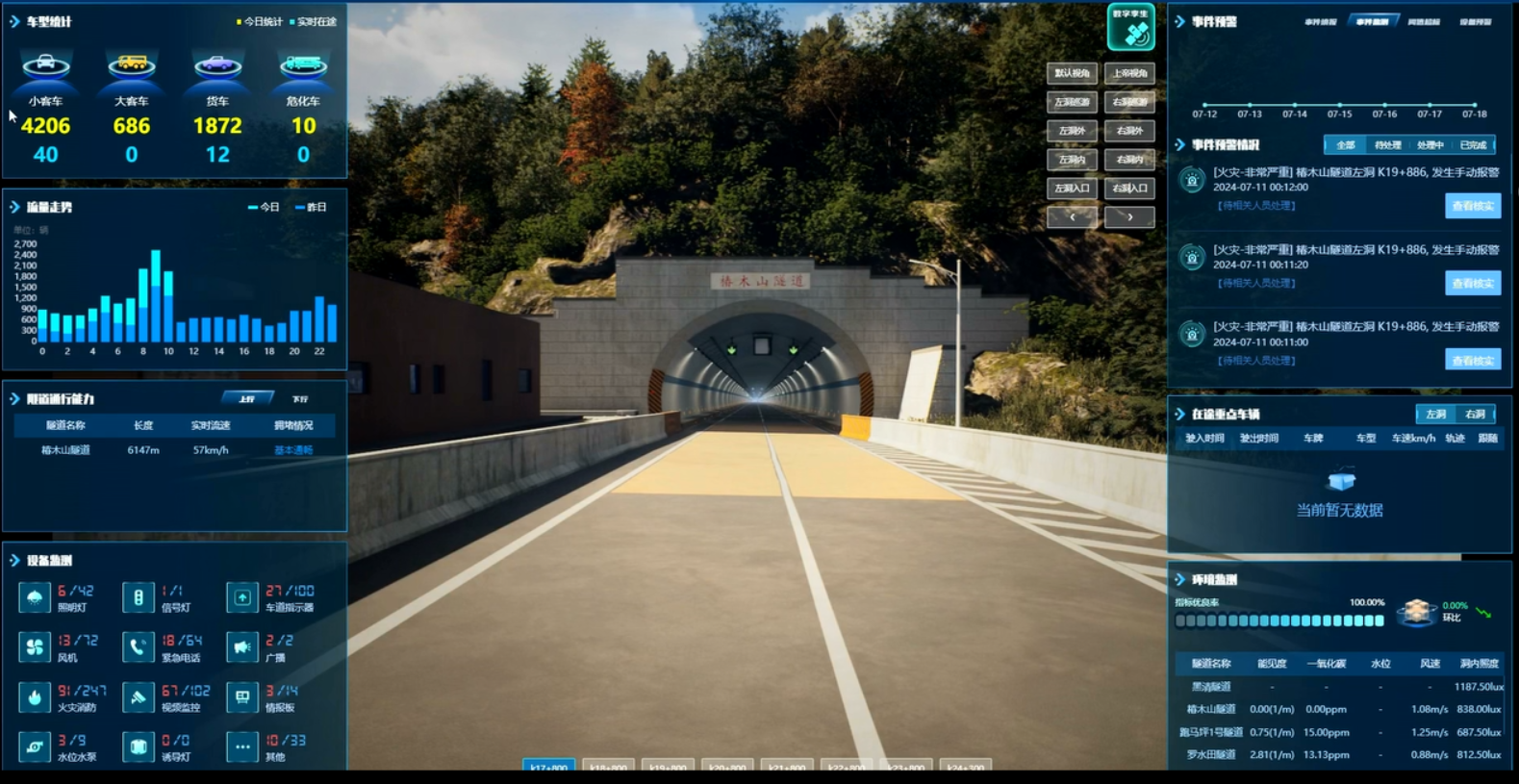The image size is (1519, 784).
Task: Toggle the 昨日 legend in flow trend chart
Action: [312, 208]
